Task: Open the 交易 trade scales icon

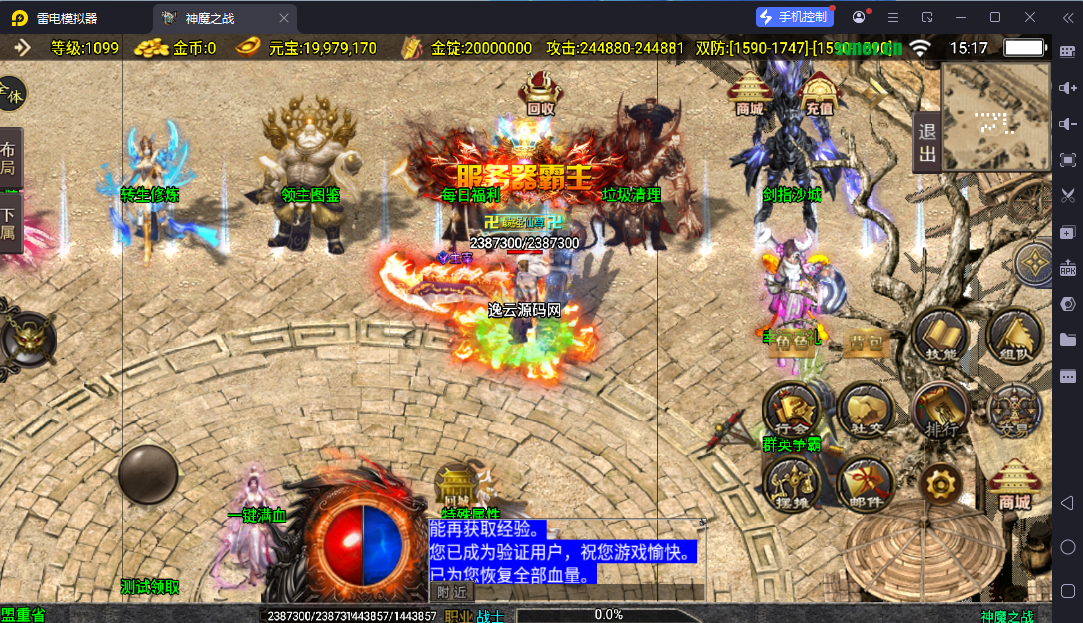Action: tap(1014, 408)
